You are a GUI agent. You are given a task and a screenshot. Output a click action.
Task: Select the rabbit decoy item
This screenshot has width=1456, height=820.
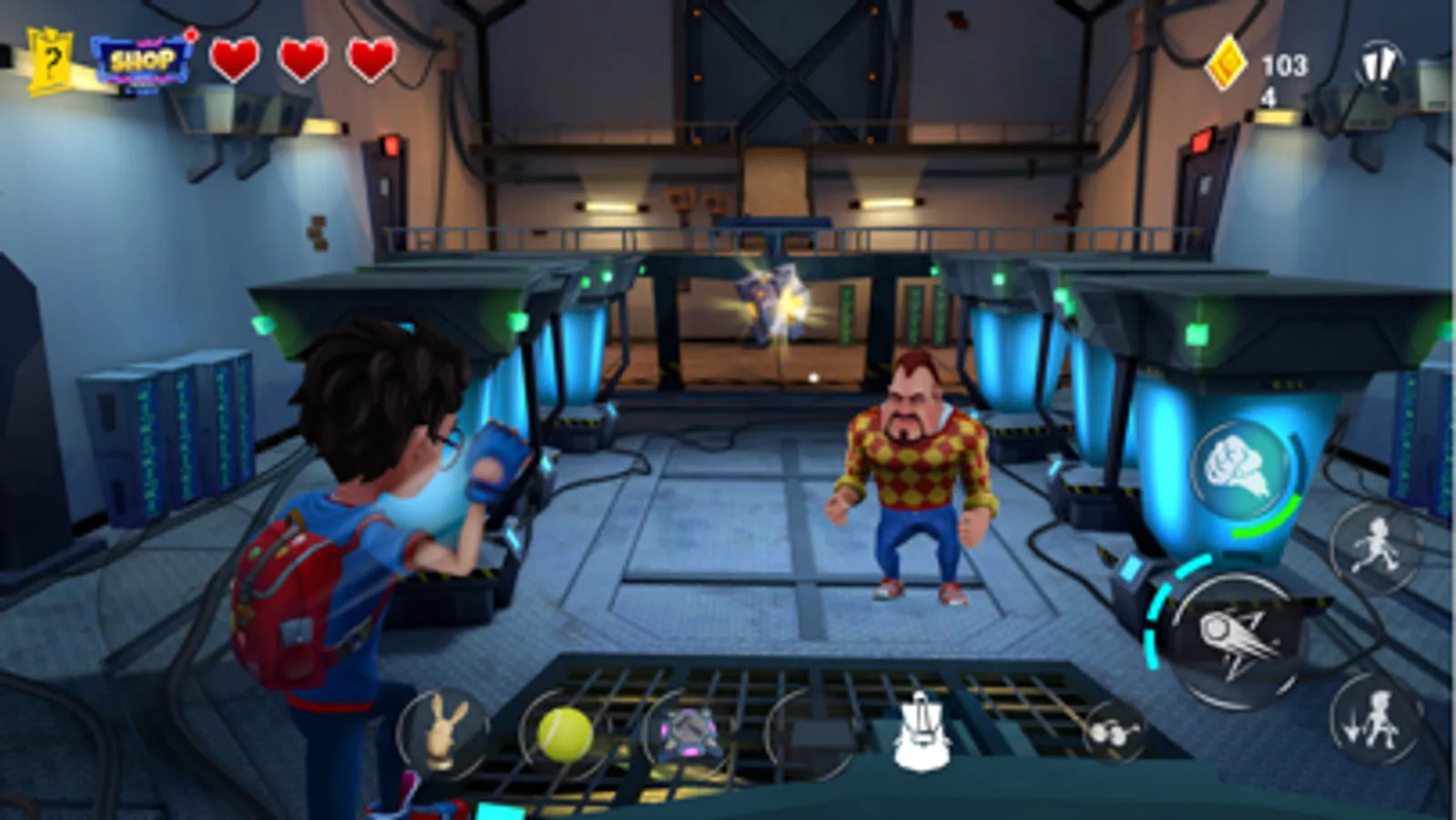(445, 728)
